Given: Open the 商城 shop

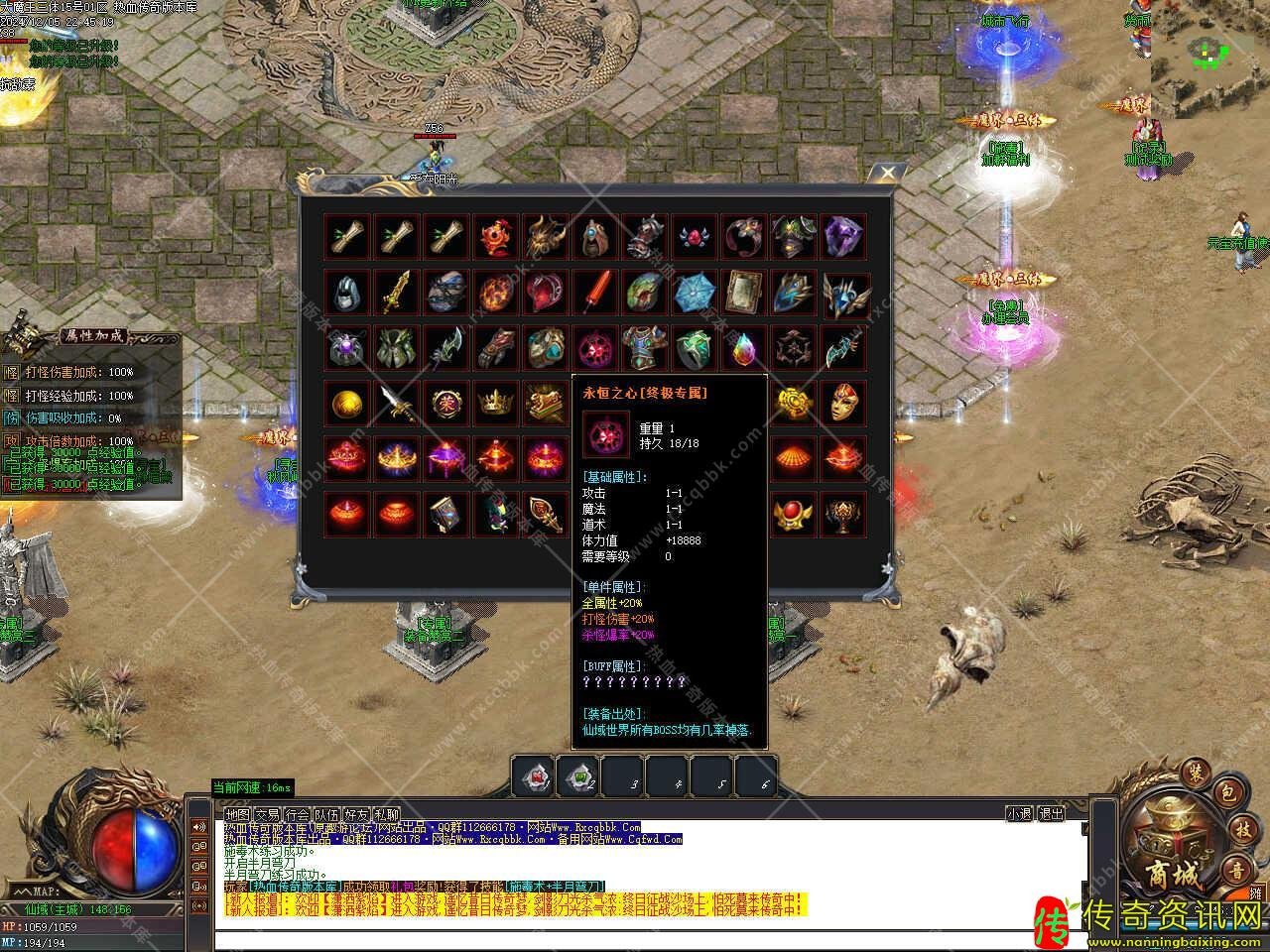Looking at the screenshot, I should tap(1176, 875).
